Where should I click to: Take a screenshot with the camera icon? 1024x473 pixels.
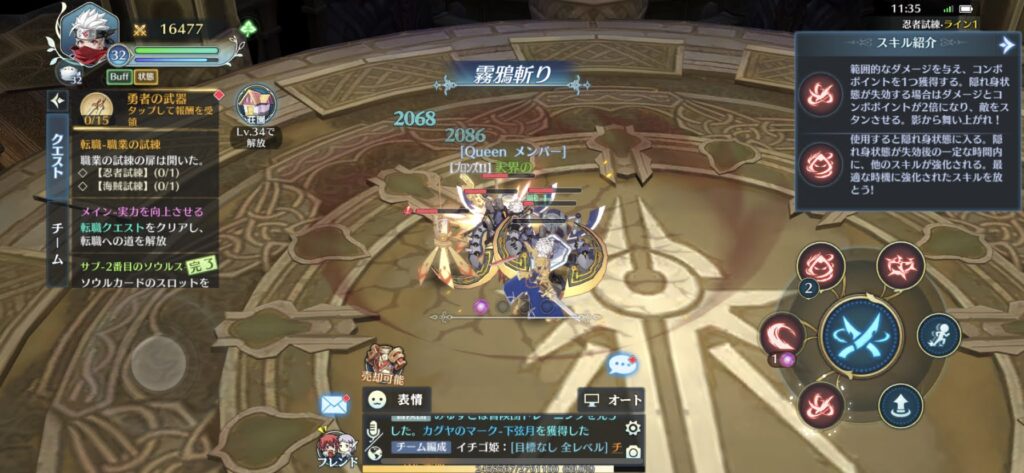632,452
